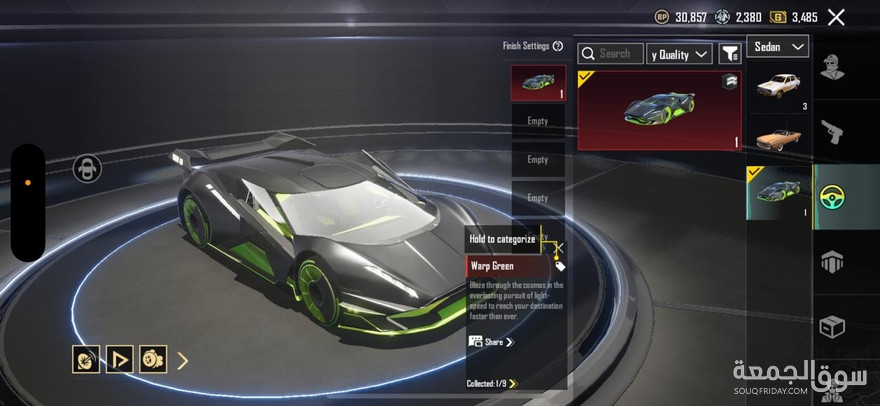Expand the arrow next to effect icons
The height and width of the screenshot is (407, 880).
tap(182, 360)
